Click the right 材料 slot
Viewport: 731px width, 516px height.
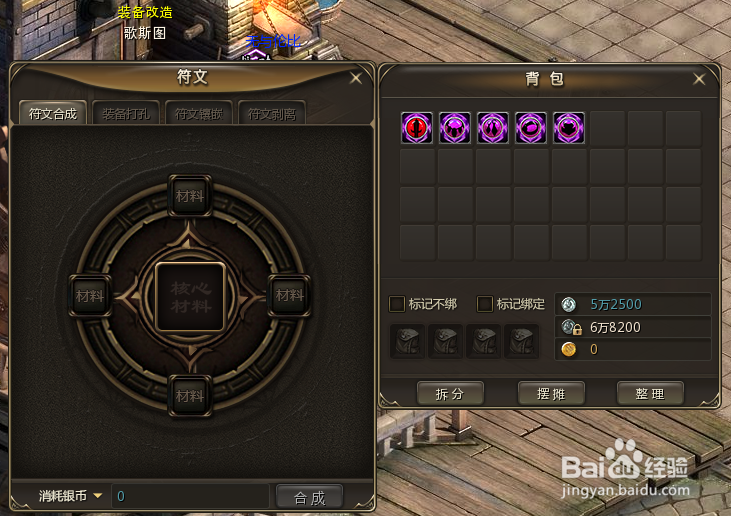click(x=290, y=296)
